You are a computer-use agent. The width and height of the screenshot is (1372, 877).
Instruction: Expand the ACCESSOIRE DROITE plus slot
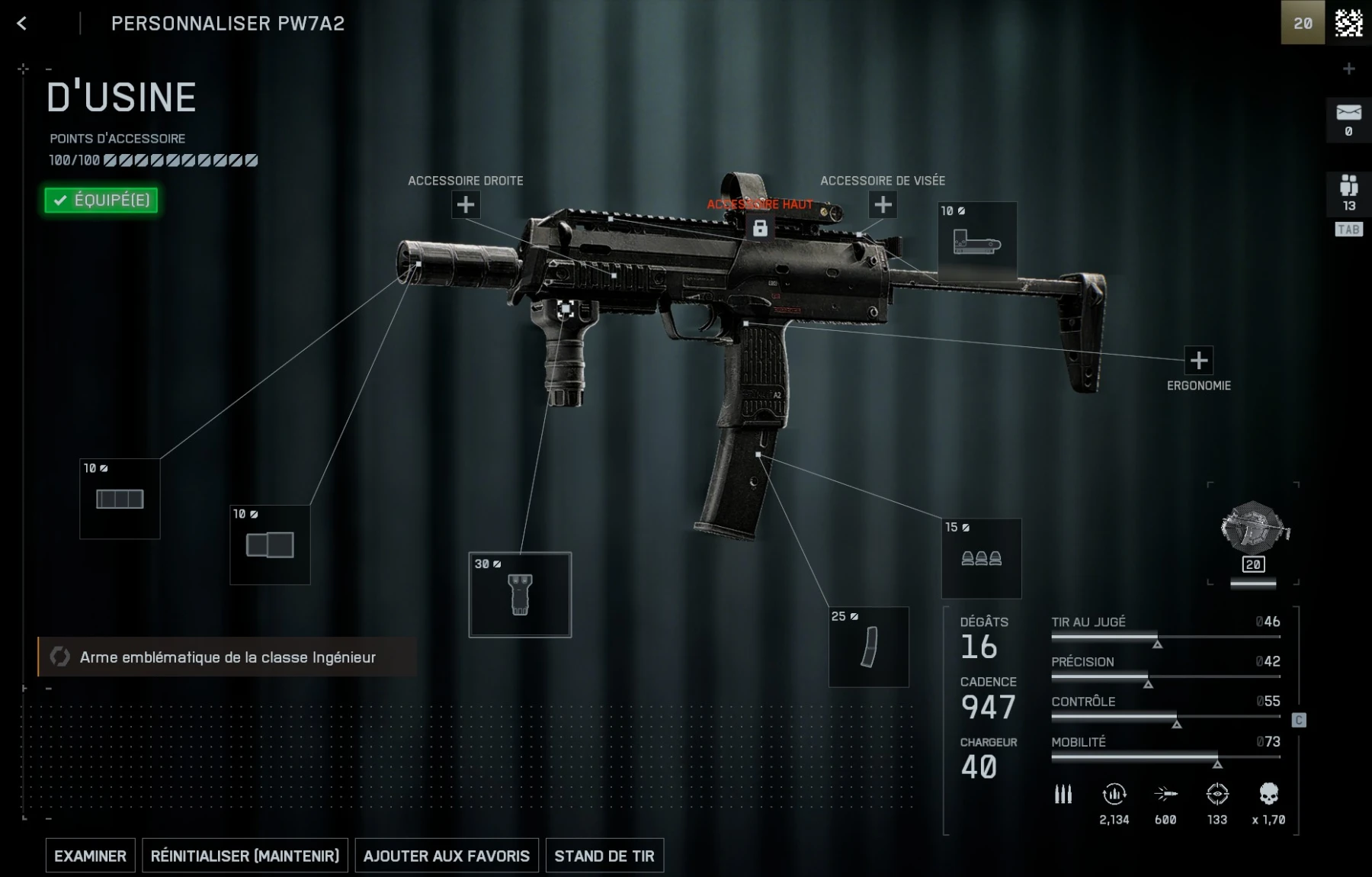click(466, 204)
